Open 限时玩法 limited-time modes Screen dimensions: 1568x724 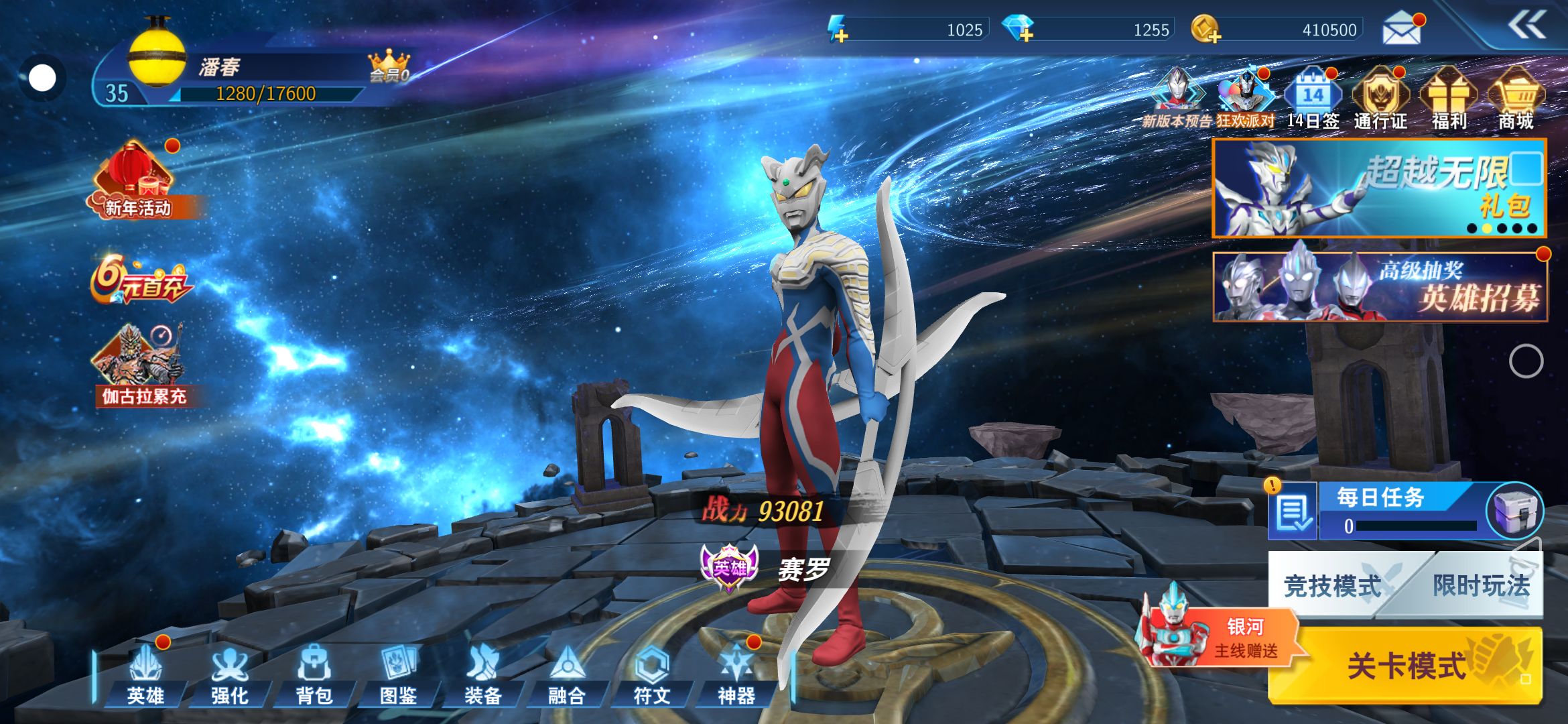[1481, 586]
